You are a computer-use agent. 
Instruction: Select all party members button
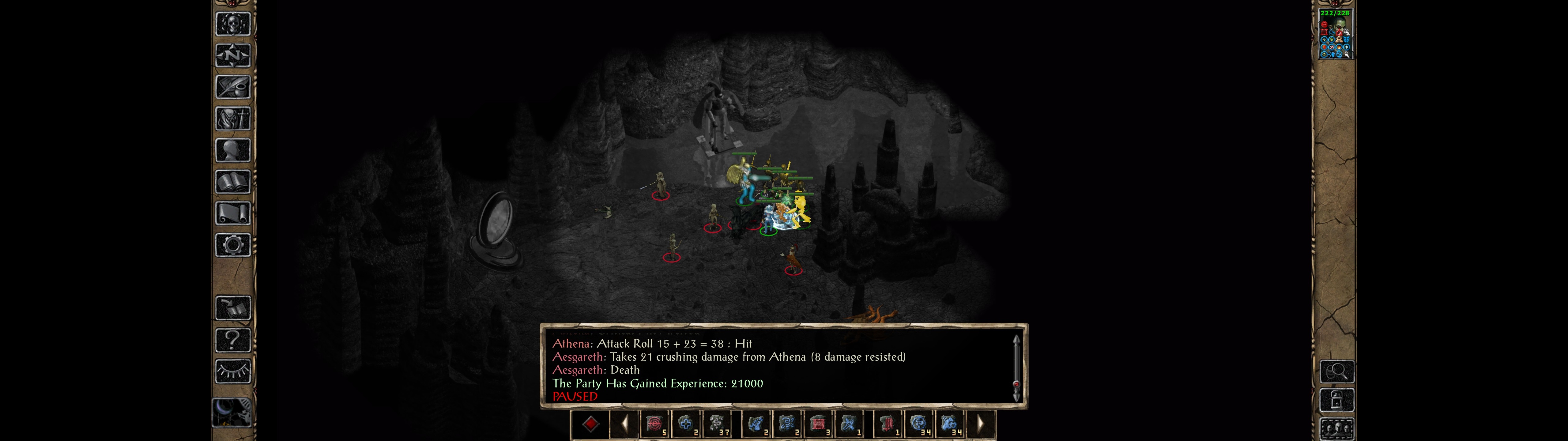[1337, 429]
